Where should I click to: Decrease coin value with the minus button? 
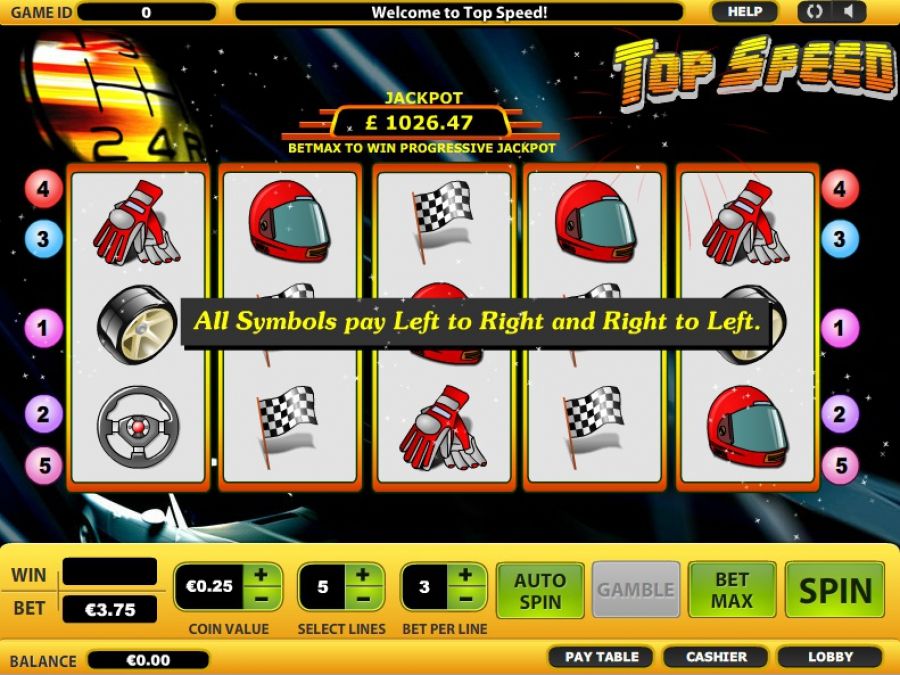260,598
